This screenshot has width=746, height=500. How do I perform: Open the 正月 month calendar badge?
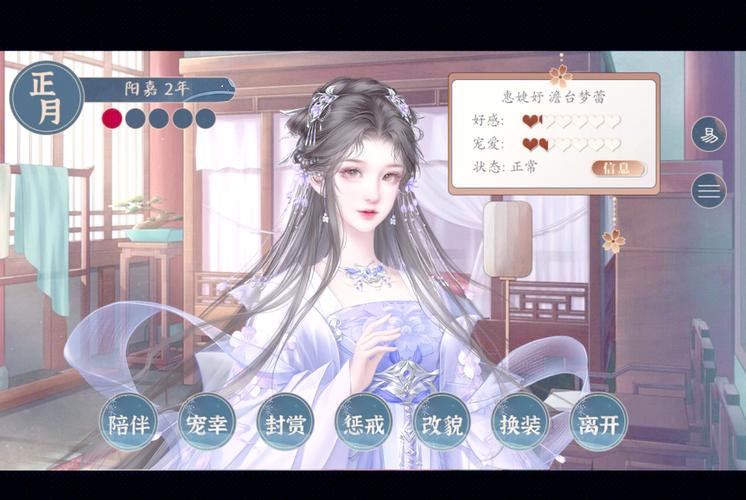46,98
